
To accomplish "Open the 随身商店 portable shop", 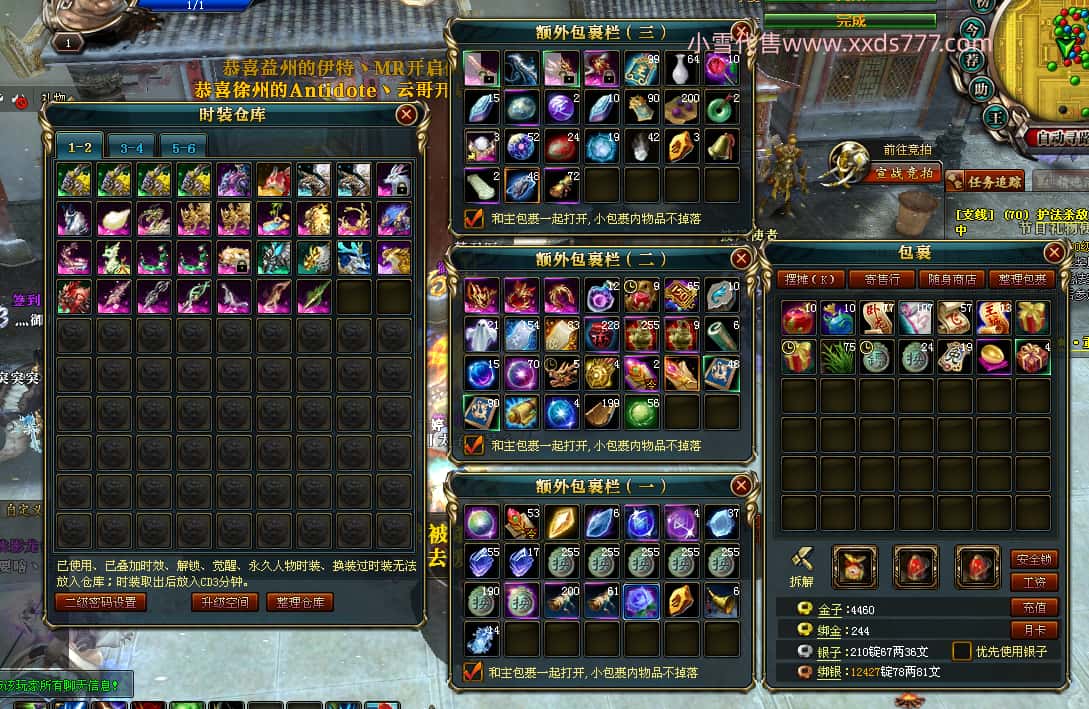I will point(952,279).
